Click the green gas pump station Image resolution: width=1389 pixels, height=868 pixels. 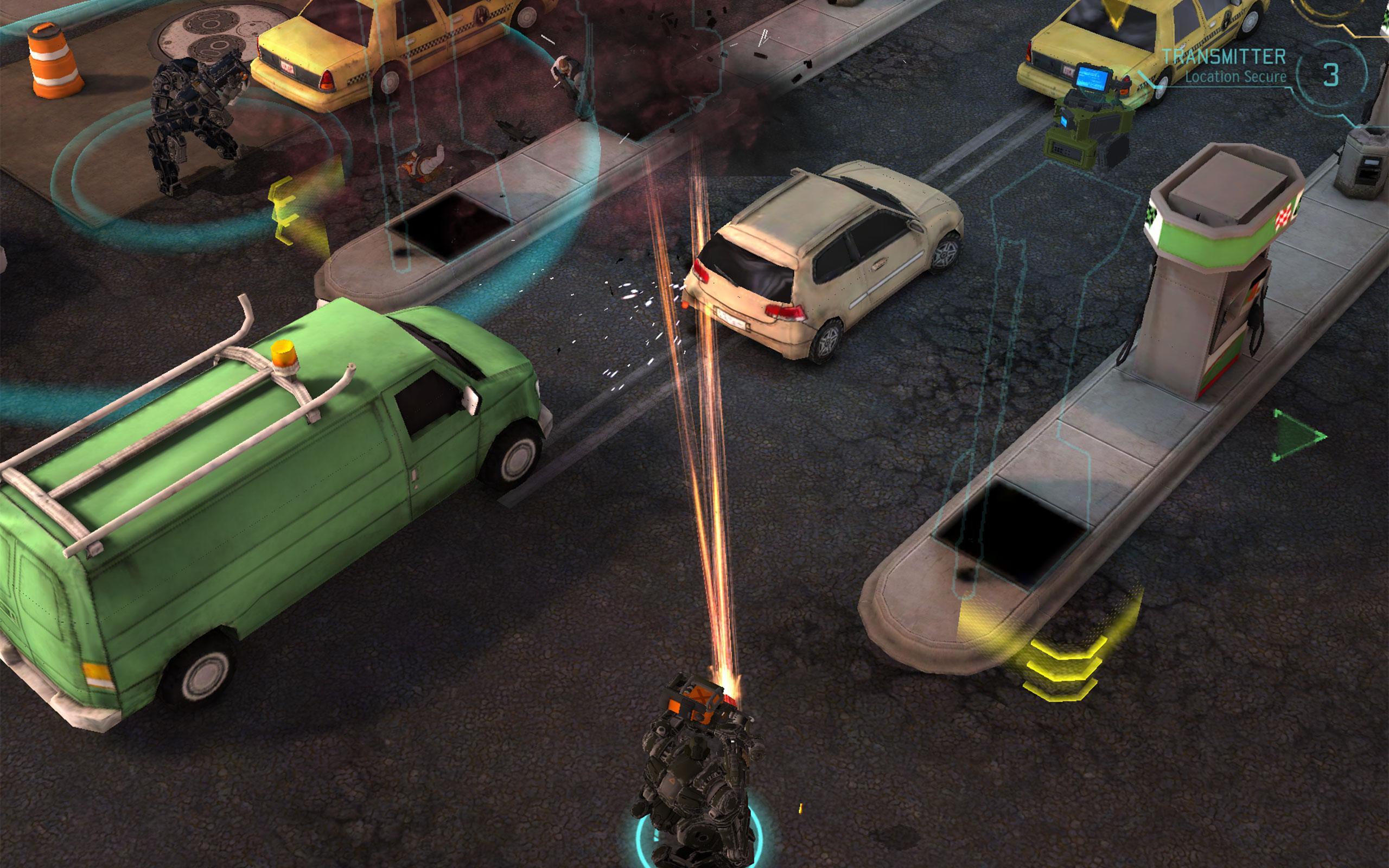[1211, 287]
